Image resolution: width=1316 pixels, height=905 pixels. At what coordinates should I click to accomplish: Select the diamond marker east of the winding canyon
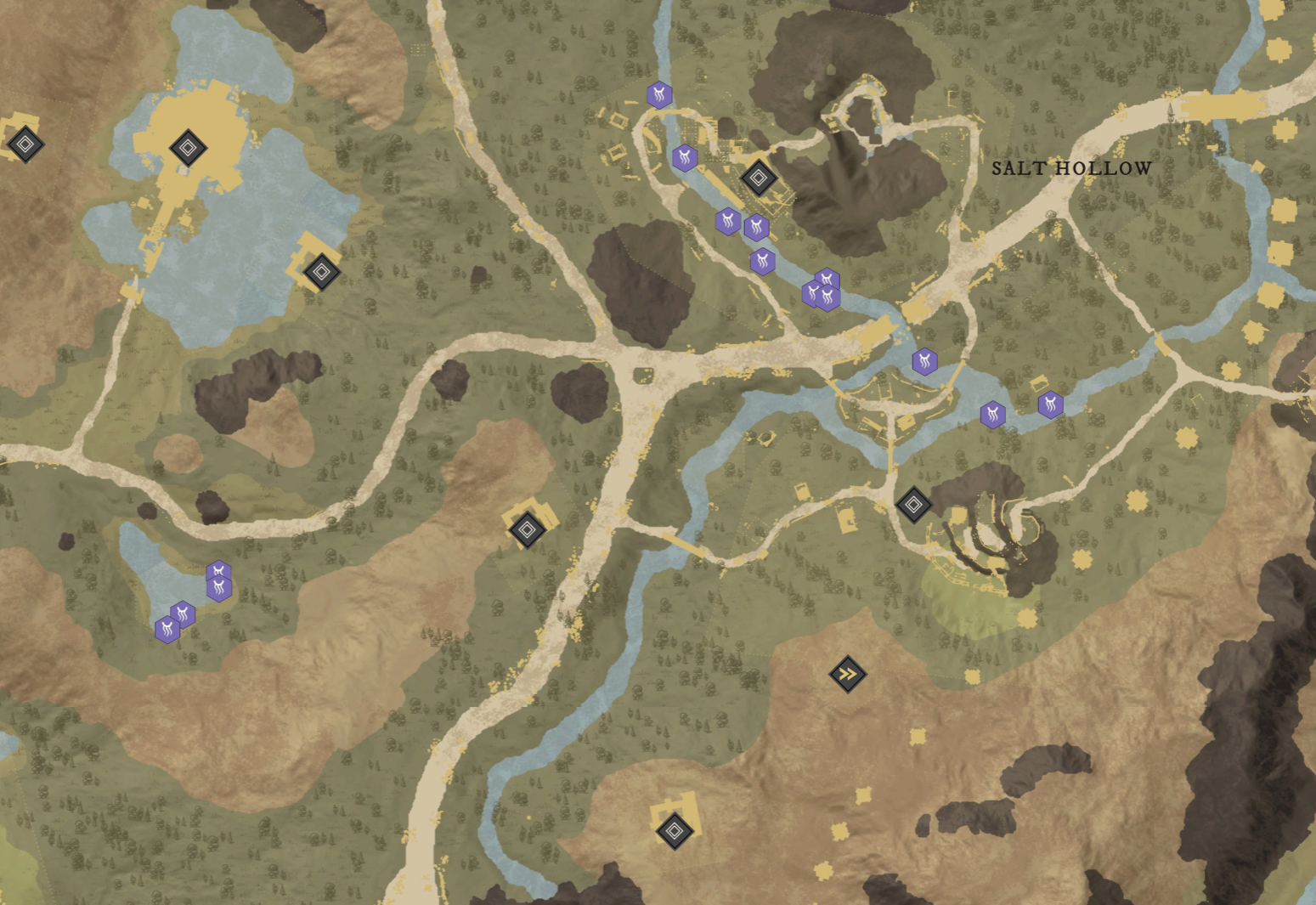click(913, 503)
